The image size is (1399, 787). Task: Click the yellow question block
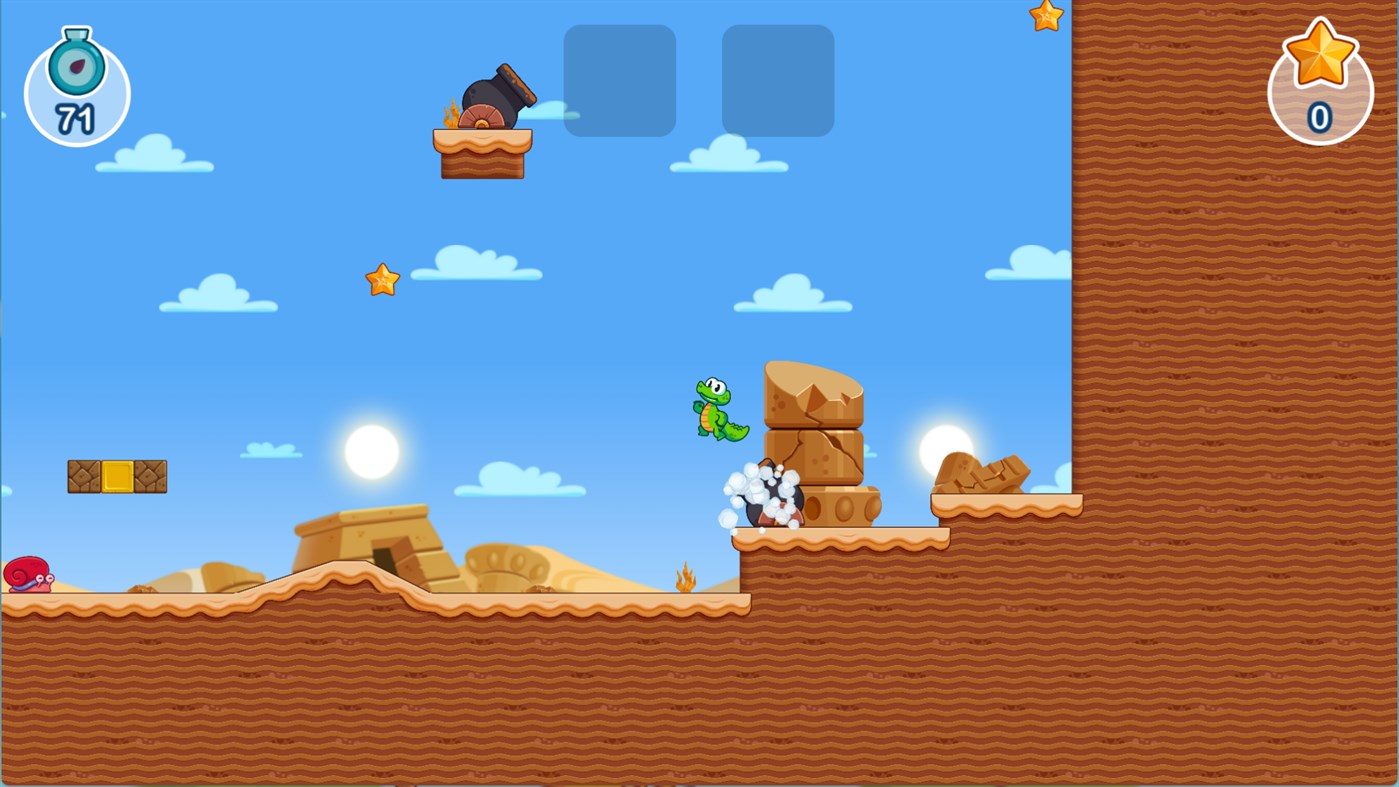tap(117, 475)
